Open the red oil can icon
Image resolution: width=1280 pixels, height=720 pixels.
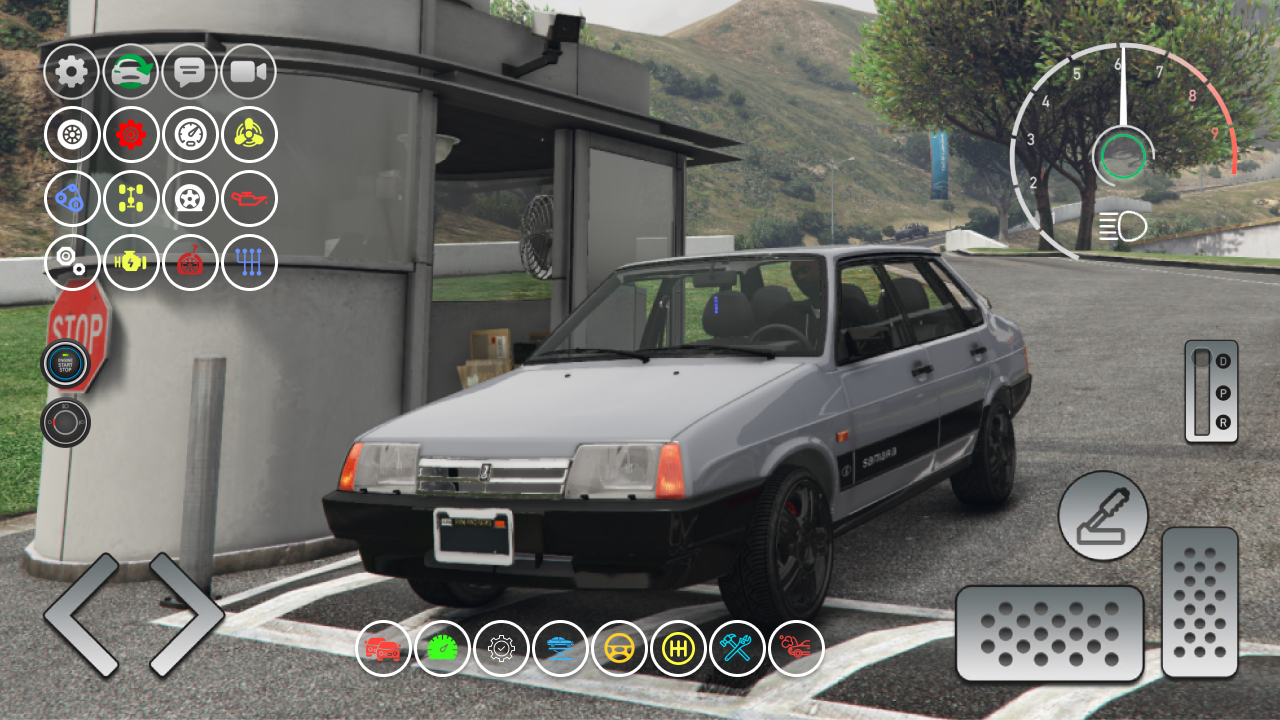click(x=249, y=199)
